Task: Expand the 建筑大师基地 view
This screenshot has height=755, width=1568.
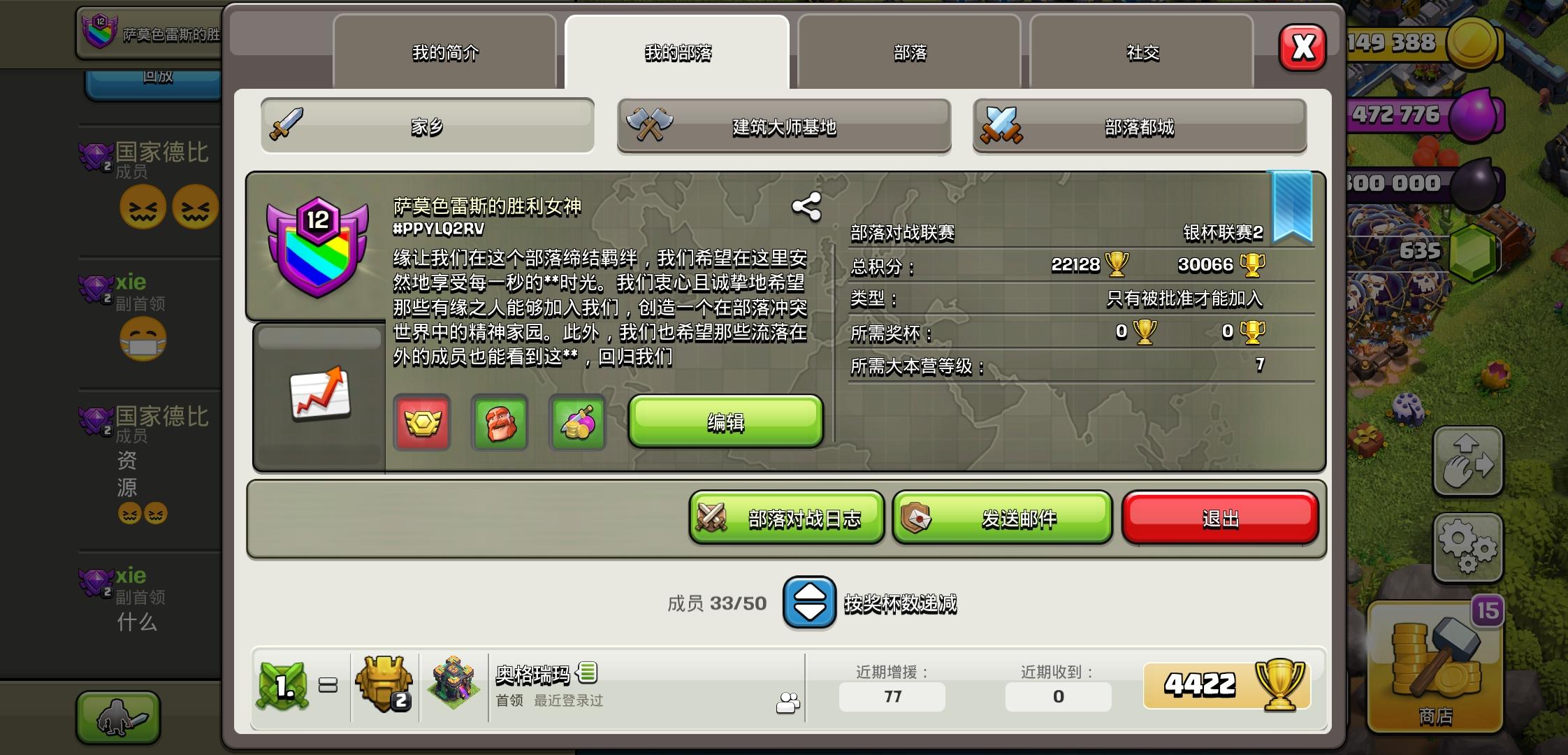Action: 783,126
